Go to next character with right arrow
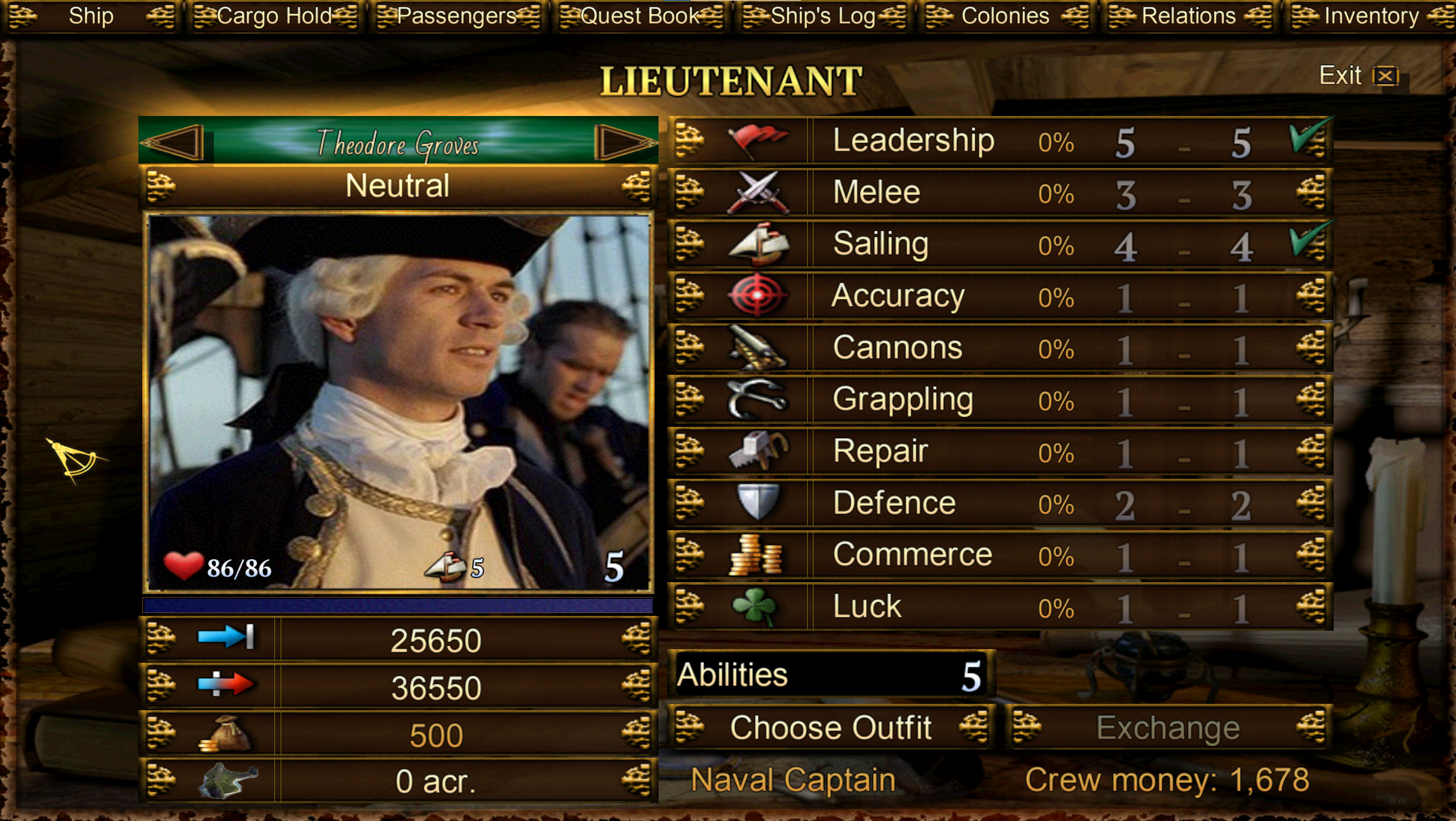The height and width of the screenshot is (821, 1456). click(624, 142)
